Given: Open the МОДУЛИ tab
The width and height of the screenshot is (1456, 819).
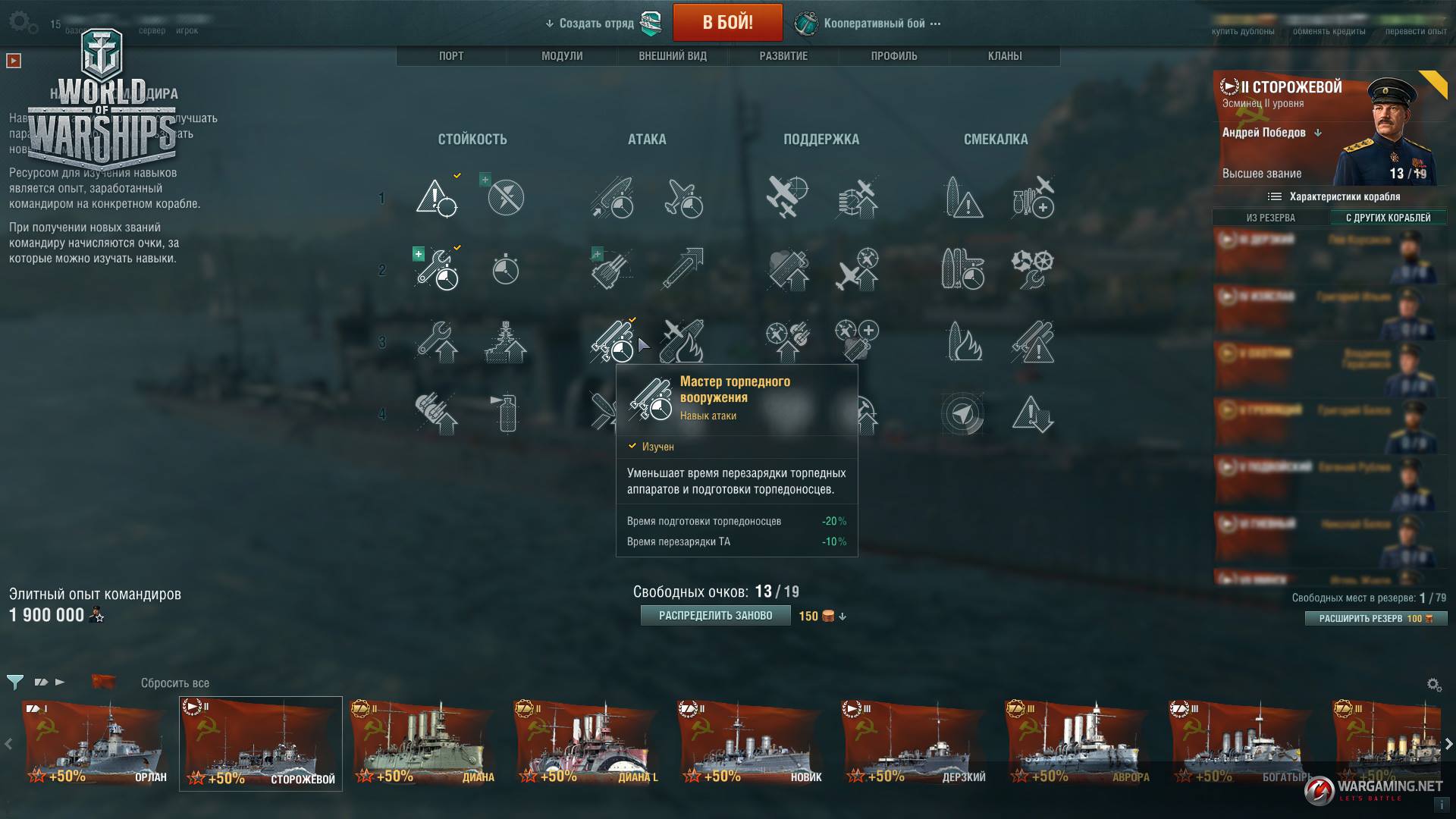Looking at the screenshot, I should tap(562, 56).
